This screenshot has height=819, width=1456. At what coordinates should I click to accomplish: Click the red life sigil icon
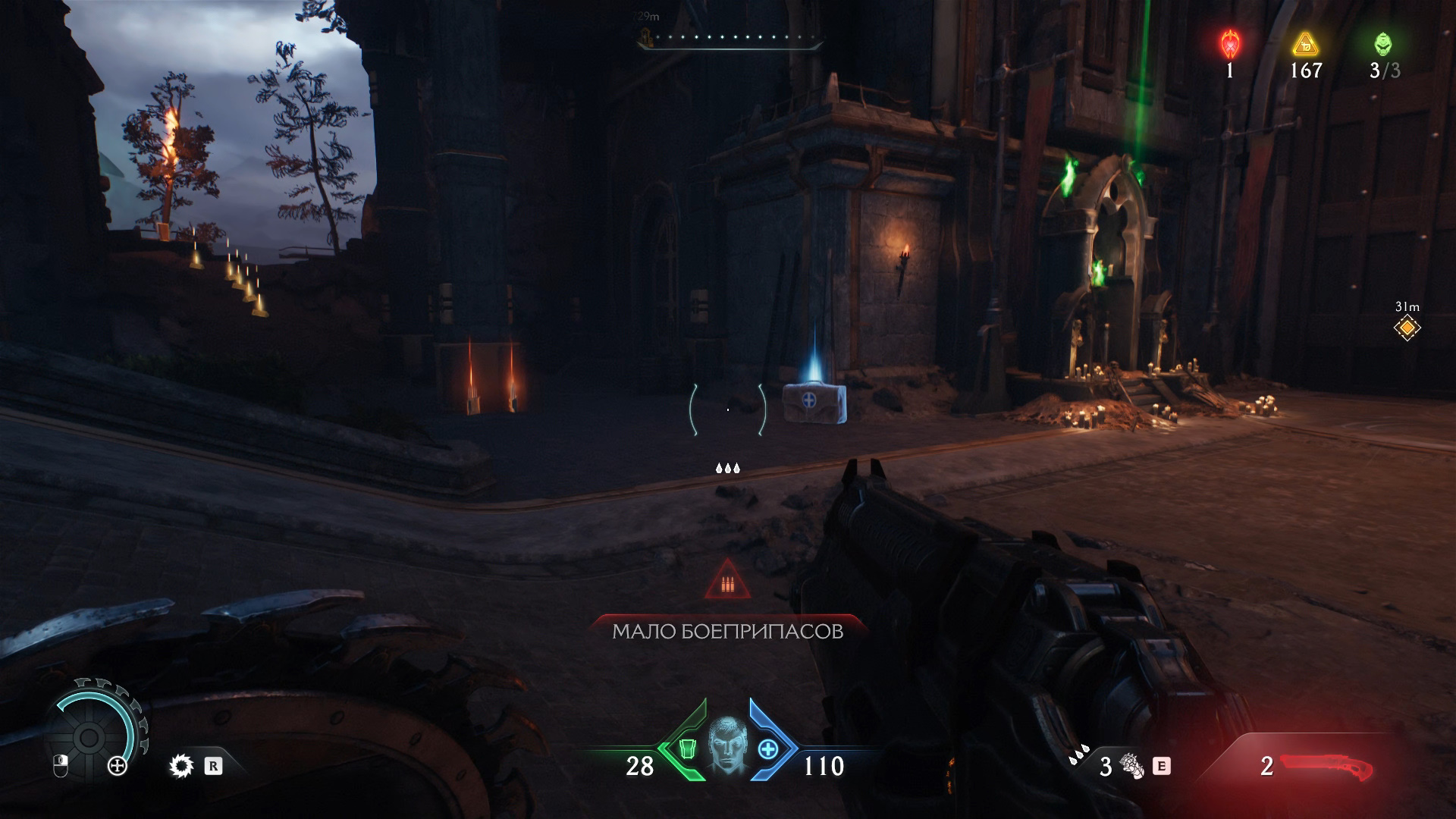pyautogui.click(x=1229, y=45)
